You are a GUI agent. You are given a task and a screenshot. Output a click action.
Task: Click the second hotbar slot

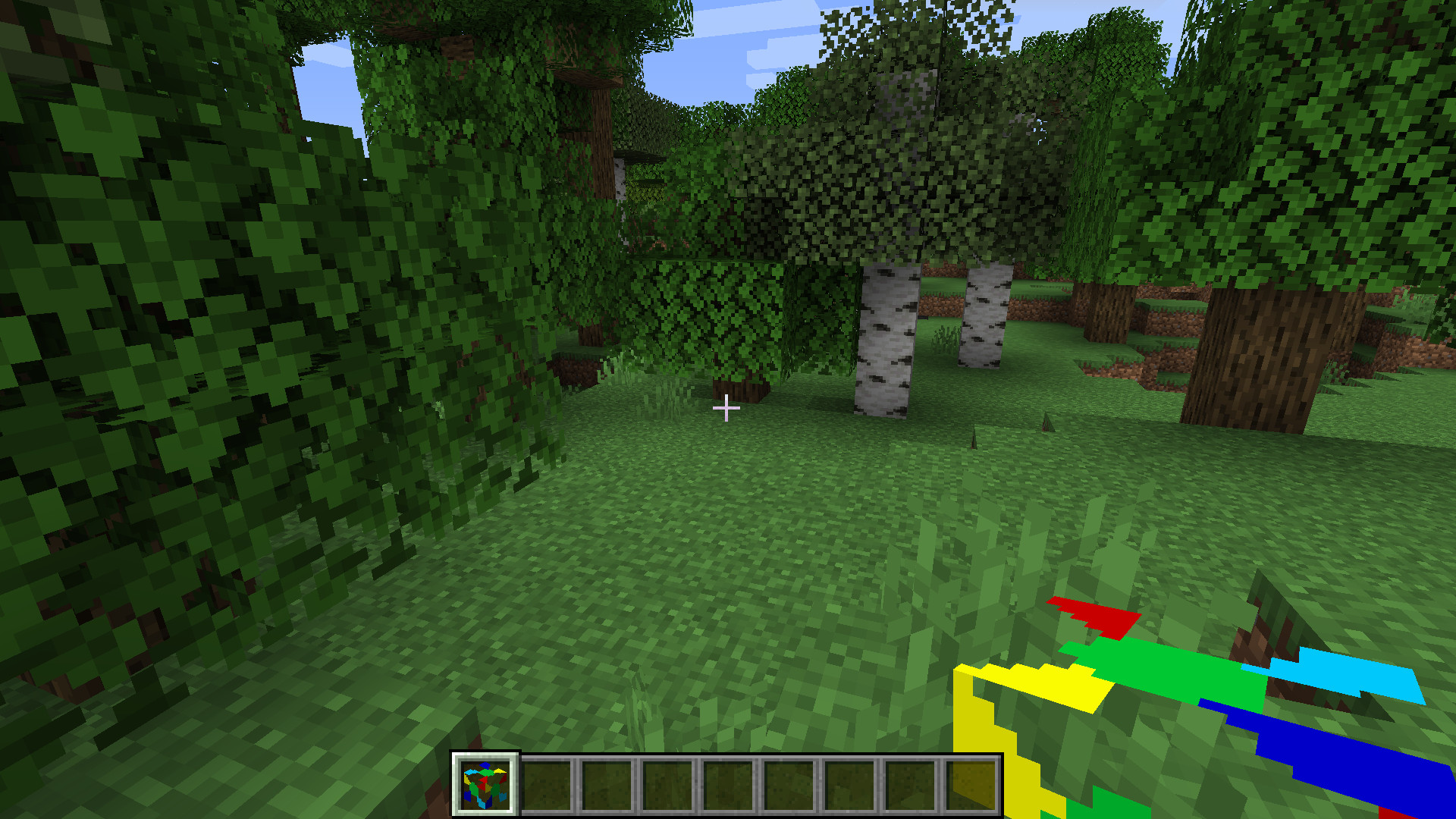click(x=548, y=785)
